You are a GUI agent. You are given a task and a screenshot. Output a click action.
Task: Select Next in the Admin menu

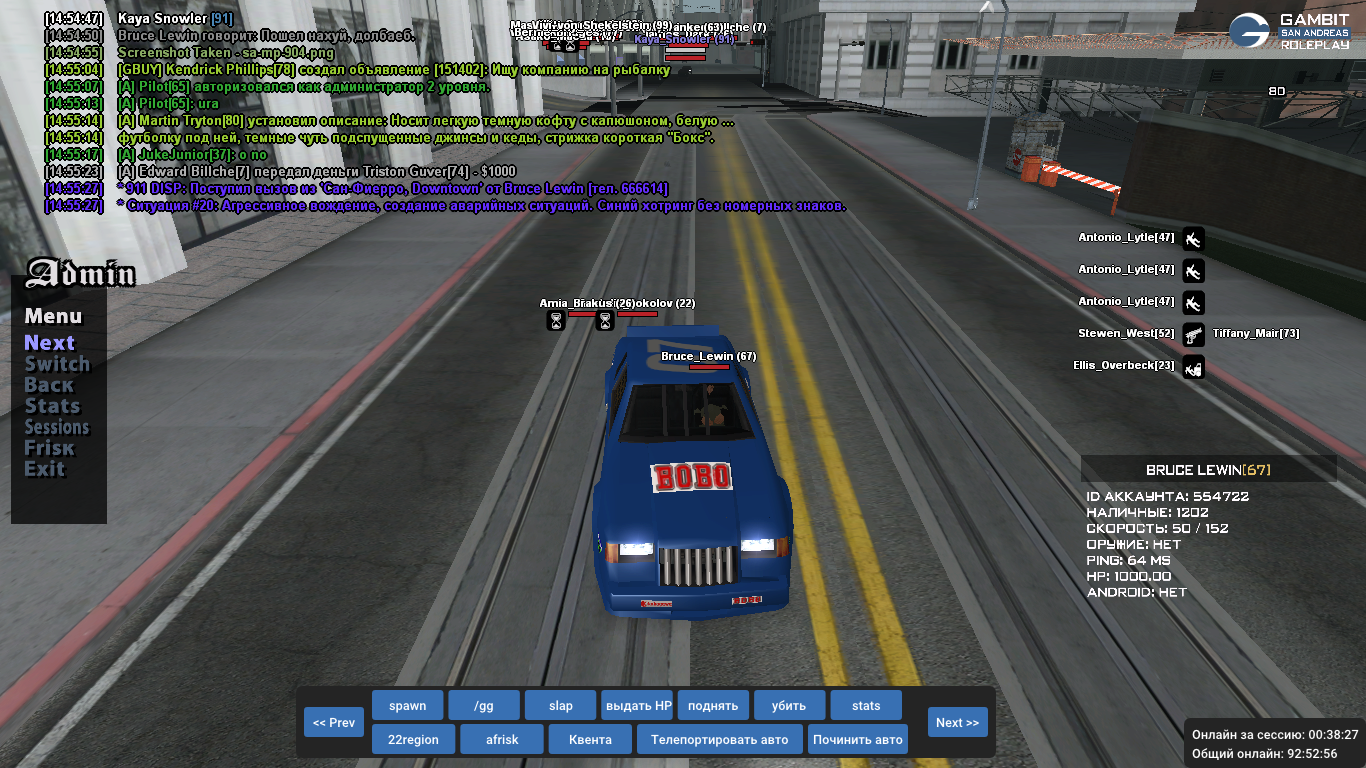tap(50, 343)
